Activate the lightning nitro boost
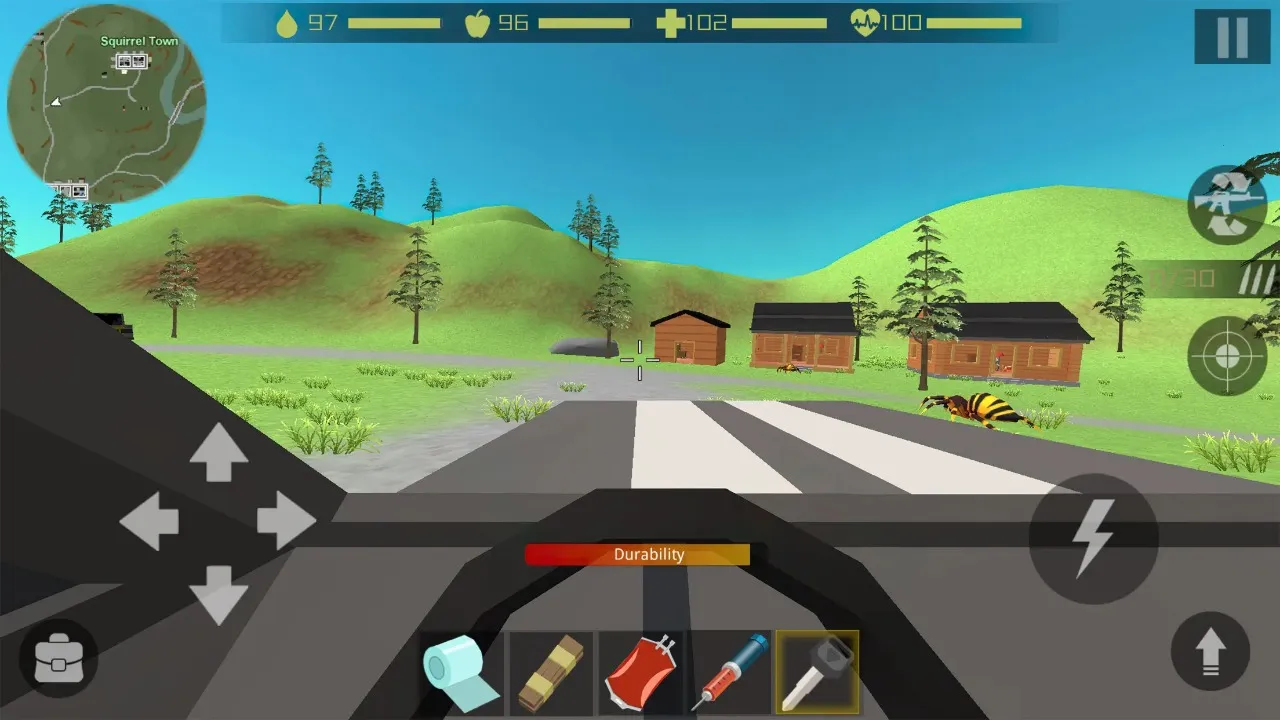This screenshot has width=1280, height=720. coord(1092,538)
